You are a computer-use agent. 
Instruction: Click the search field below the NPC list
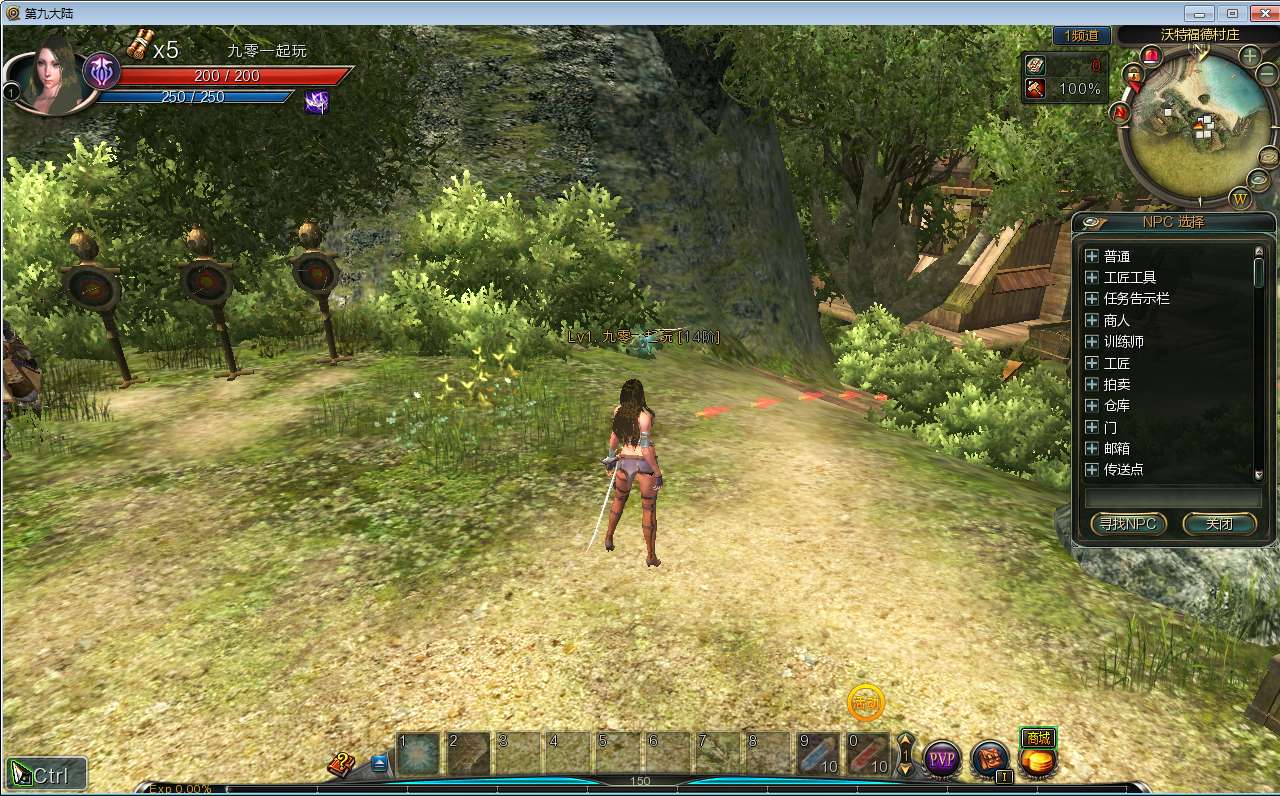click(x=1171, y=497)
